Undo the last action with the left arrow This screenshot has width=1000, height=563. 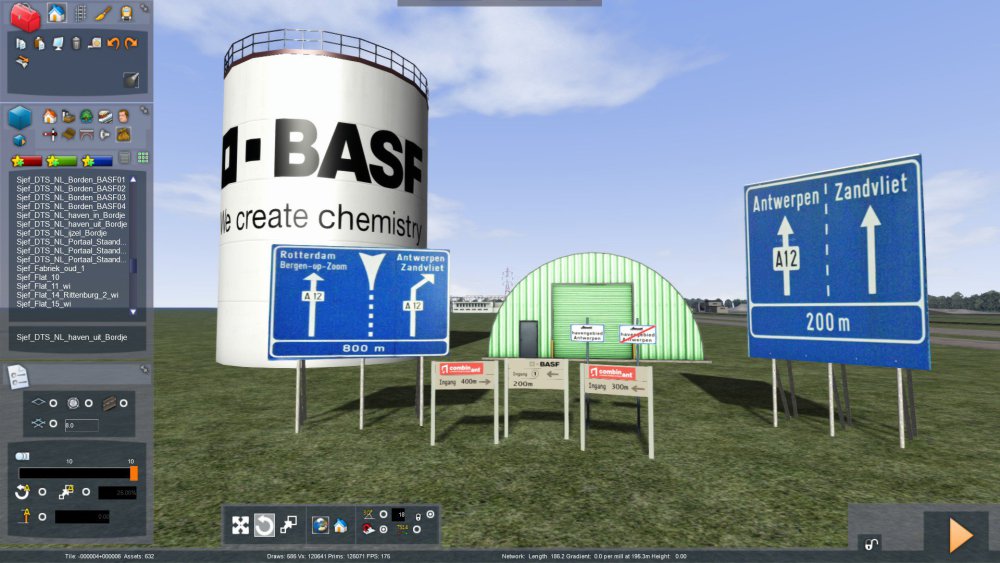[x=113, y=44]
